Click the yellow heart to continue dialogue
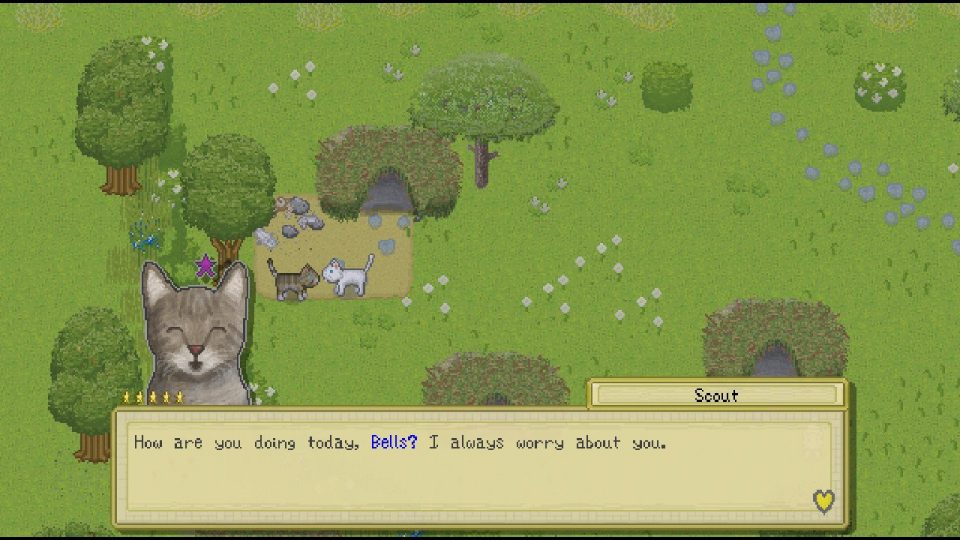The image size is (960, 540). pyautogui.click(x=823, y=501)
